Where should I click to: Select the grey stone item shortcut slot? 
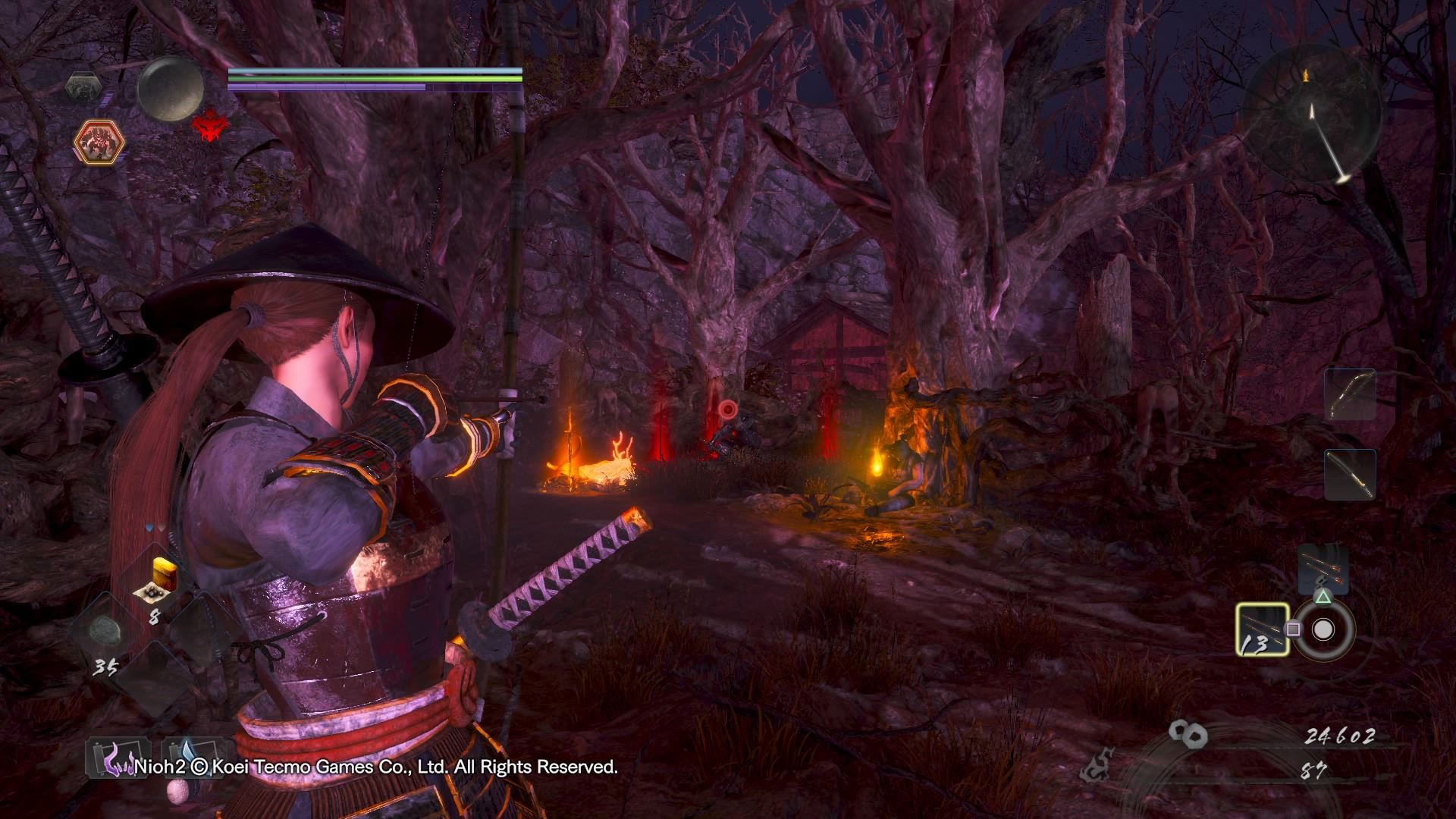(103, 631)
